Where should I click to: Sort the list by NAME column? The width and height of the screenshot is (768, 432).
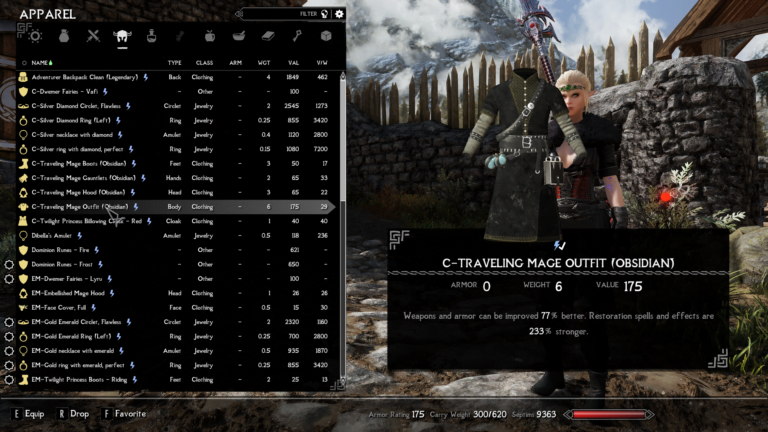pos(41,62)
